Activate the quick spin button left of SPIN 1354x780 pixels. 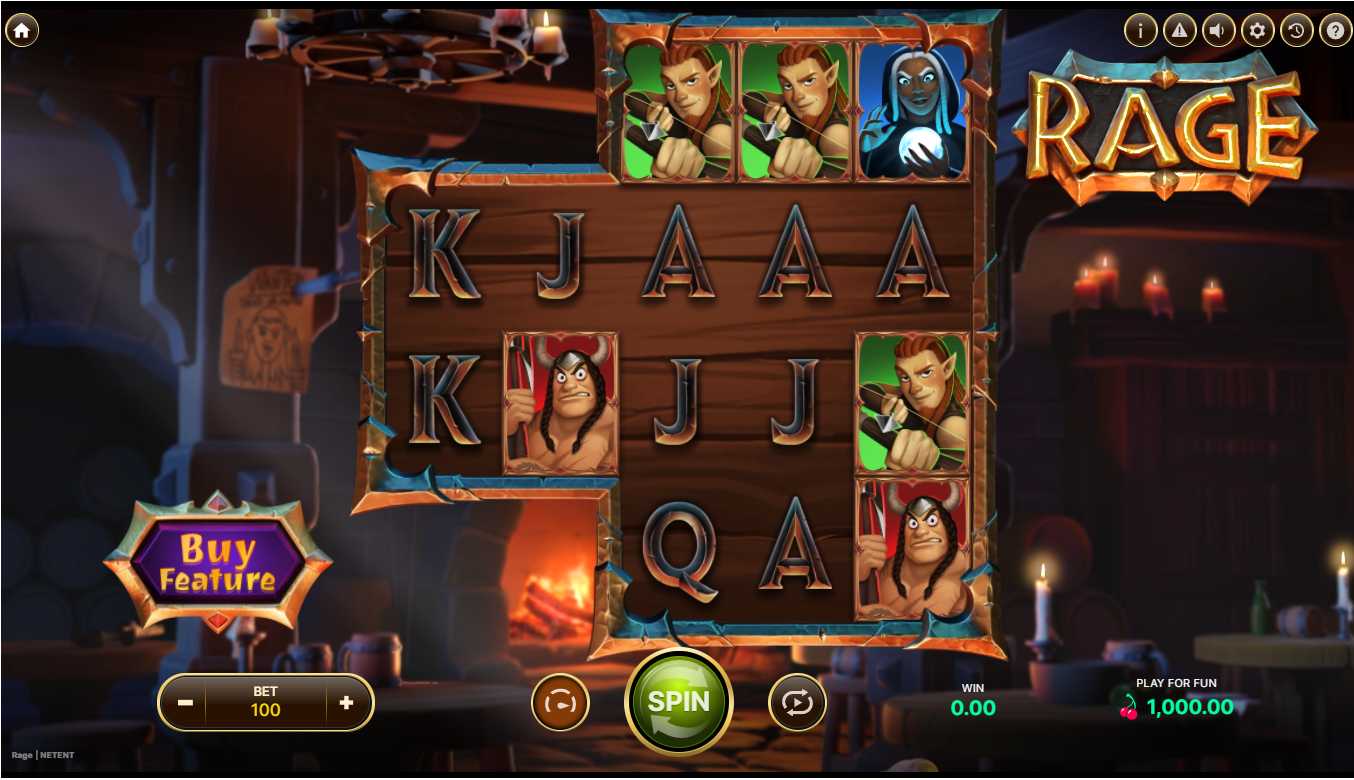click(560, 702)
